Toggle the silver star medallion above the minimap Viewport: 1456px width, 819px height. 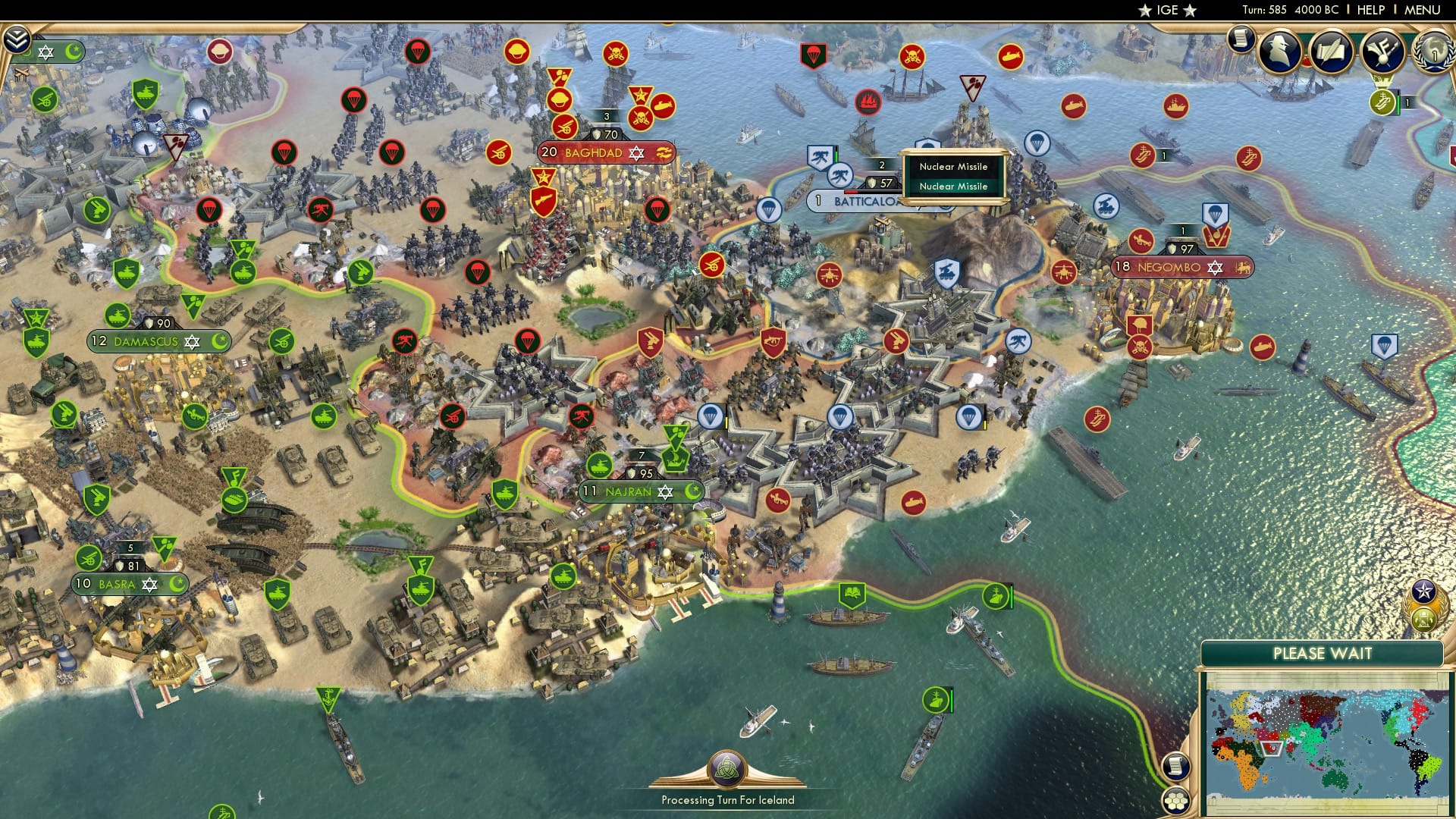tap(1423, 592)
